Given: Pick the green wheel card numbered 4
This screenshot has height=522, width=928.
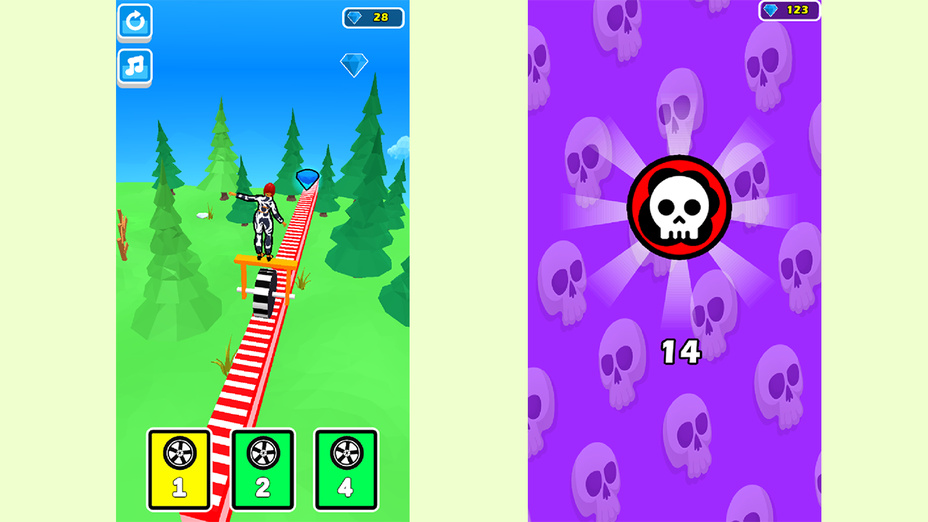Looking at the screenshot, I should click(x=346, y=468).
